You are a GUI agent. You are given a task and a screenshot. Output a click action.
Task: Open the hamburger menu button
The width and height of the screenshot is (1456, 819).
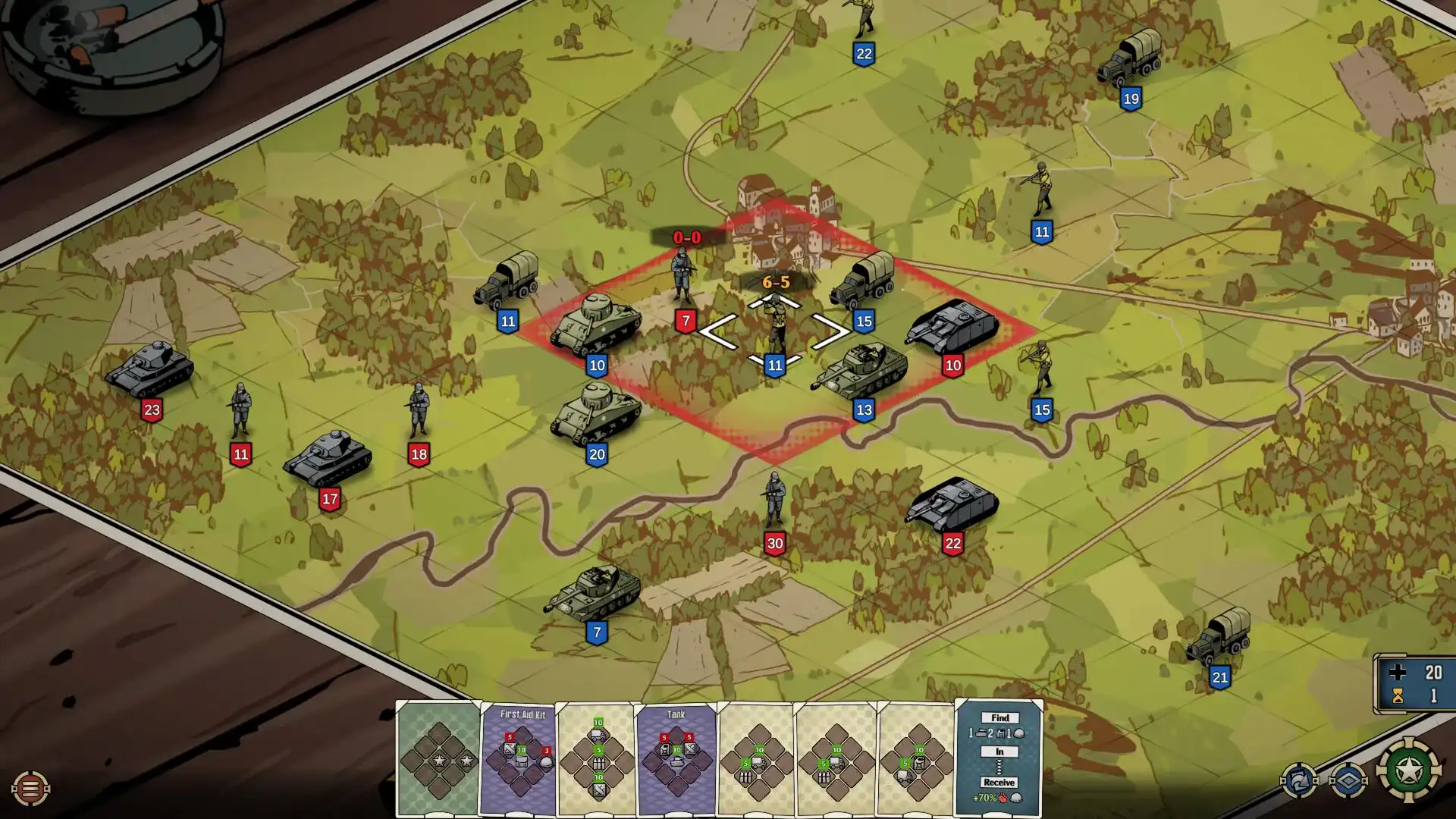(30, 789)
